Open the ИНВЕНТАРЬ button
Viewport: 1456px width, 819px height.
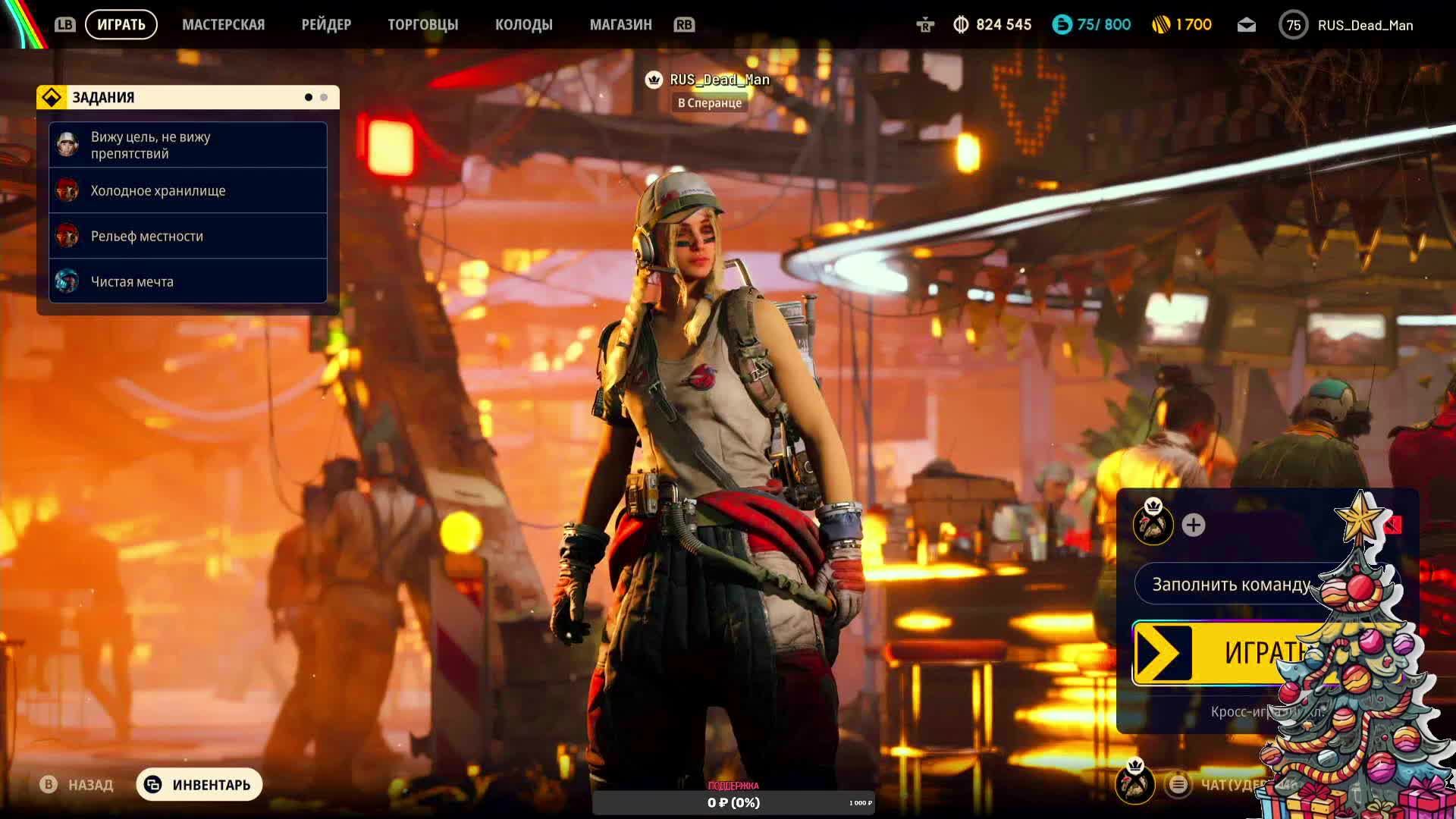click(x=199, y=784)
